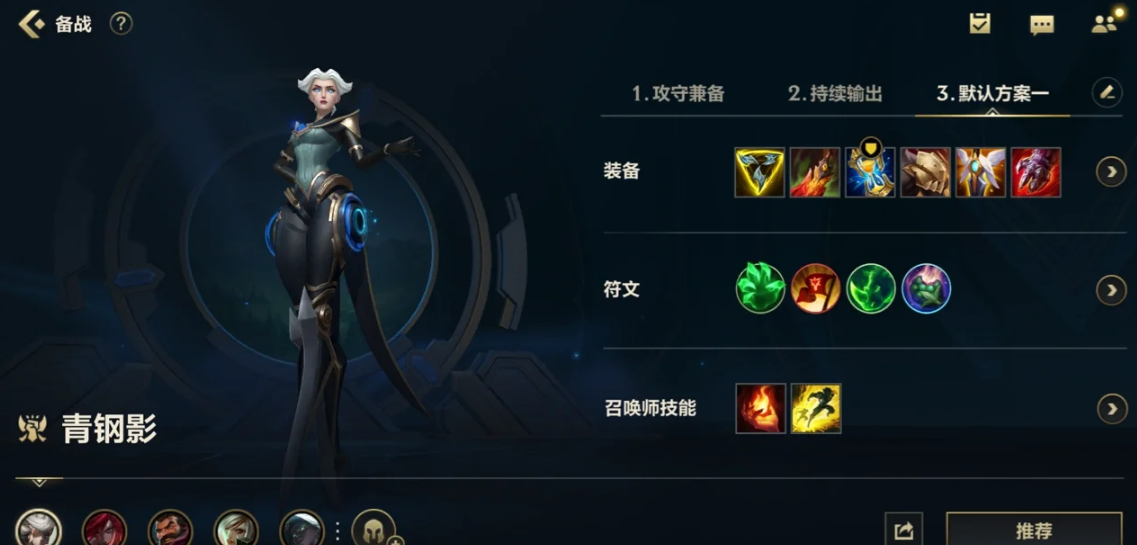Select the red claw item
1137x545 pixels.
point(1036,172)
